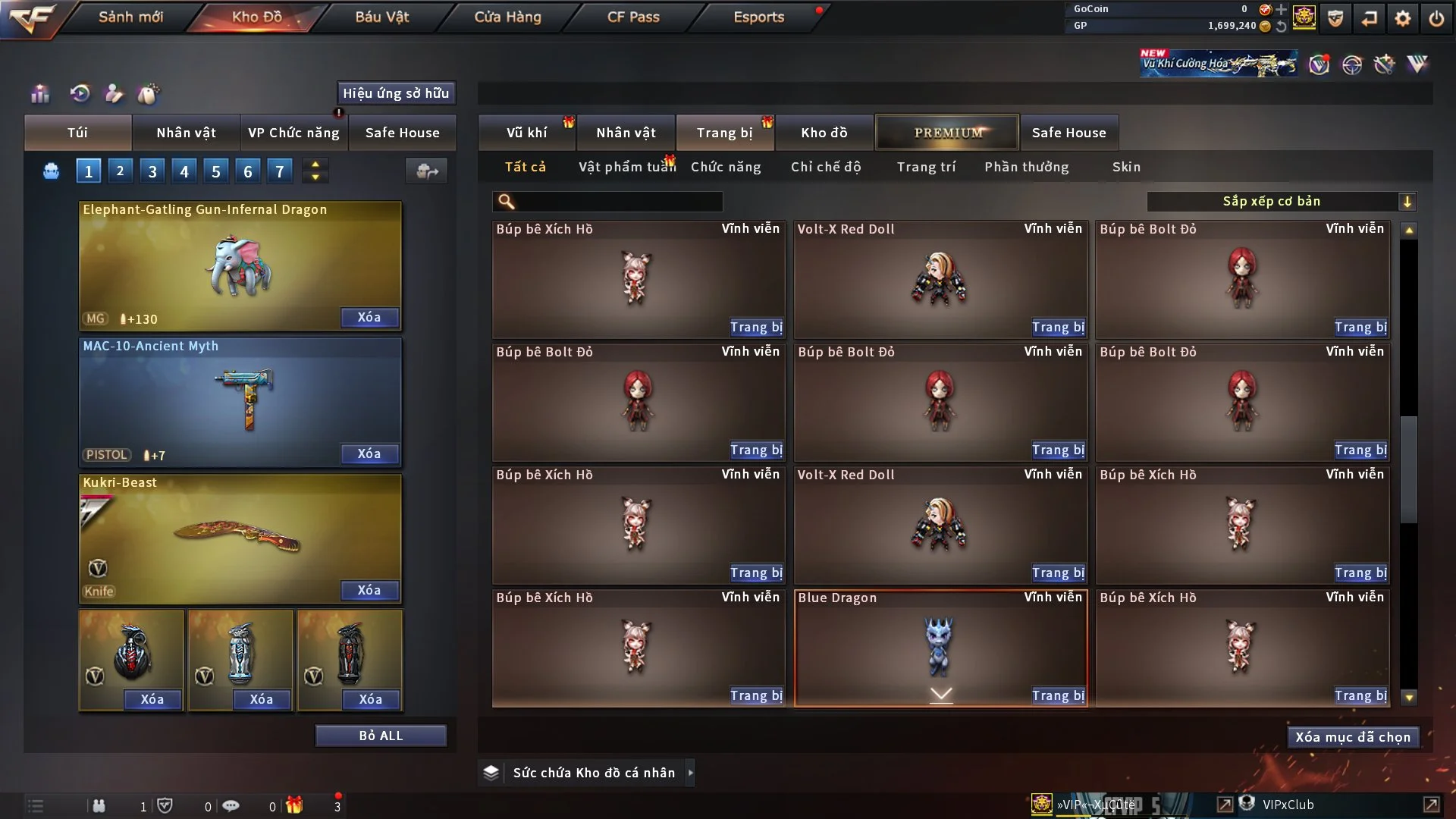Switch to the Esports menu
This screenshot has width=1456, height=819.
coord(758,17)
